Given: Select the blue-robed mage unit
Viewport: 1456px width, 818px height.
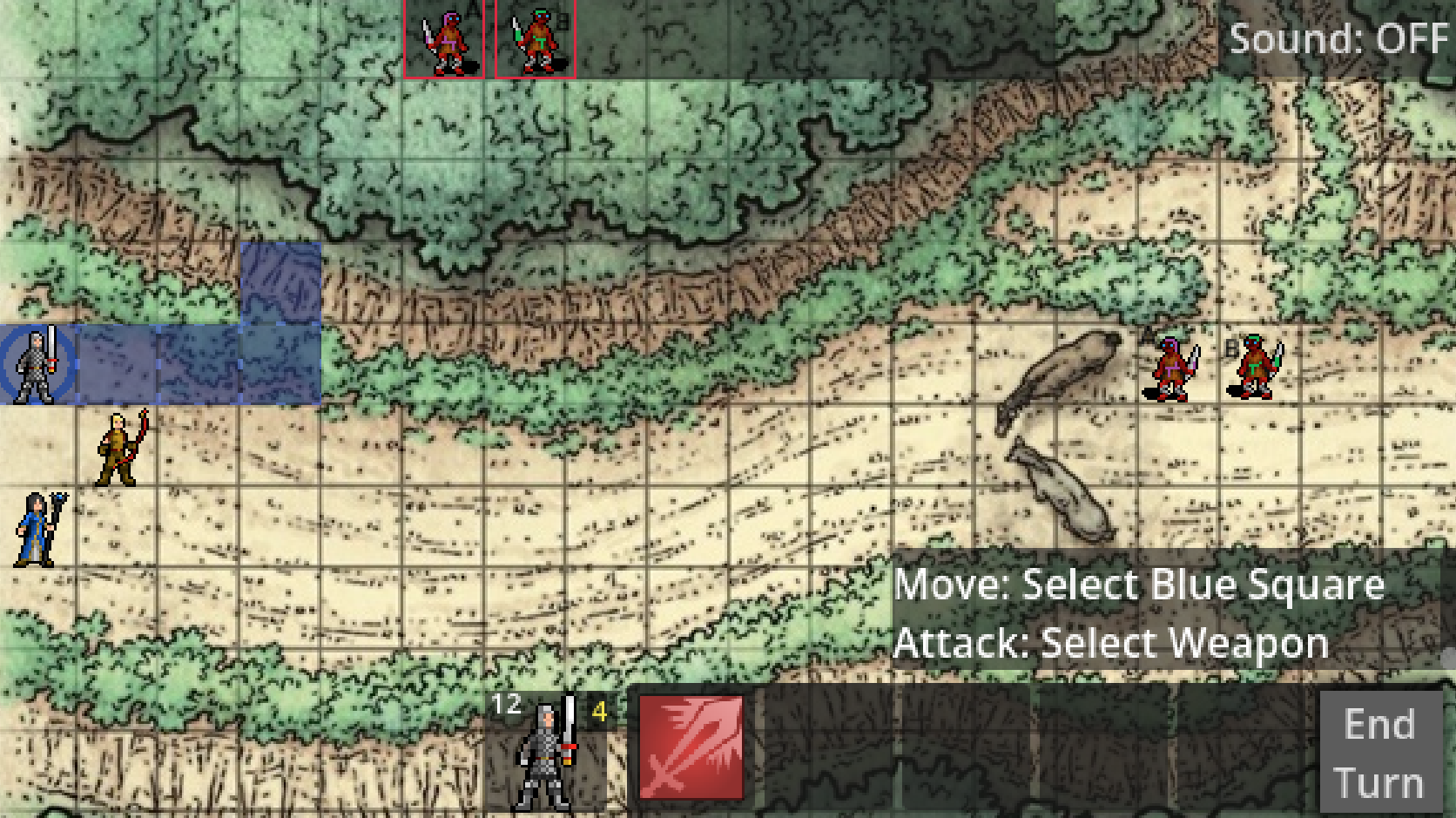Looking at the screenshot, I should (35, 528).
